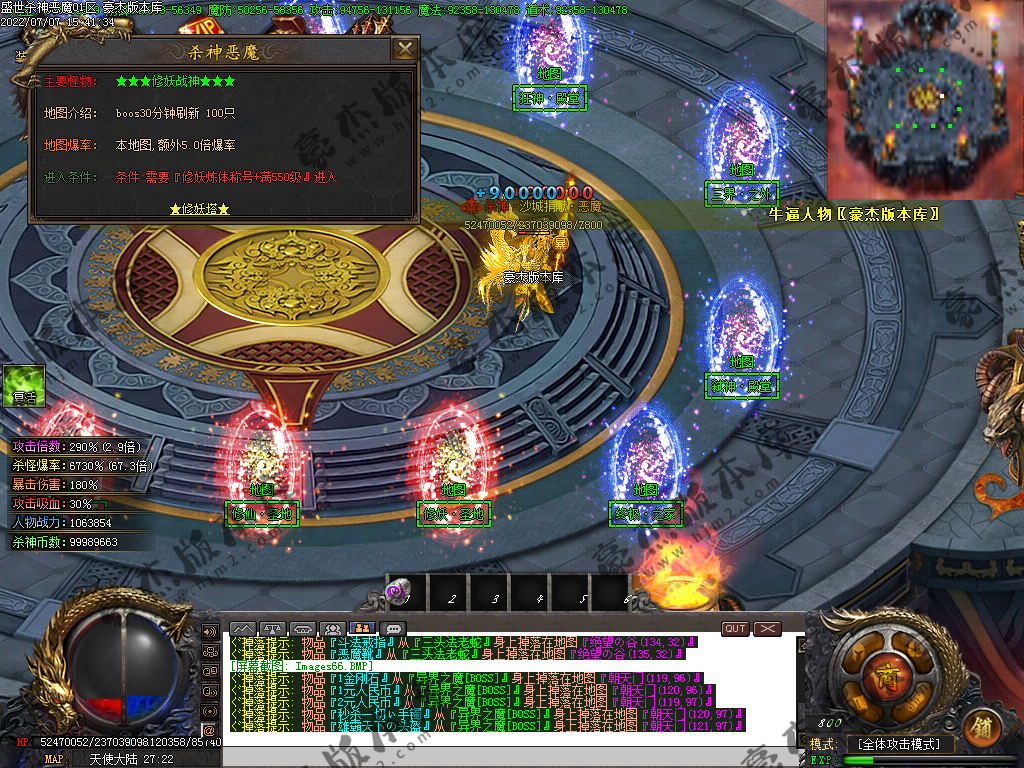This screenshot has width=1024, height=768.
Task: Click the QUT button above the chat
Action: tap(735, 629)
